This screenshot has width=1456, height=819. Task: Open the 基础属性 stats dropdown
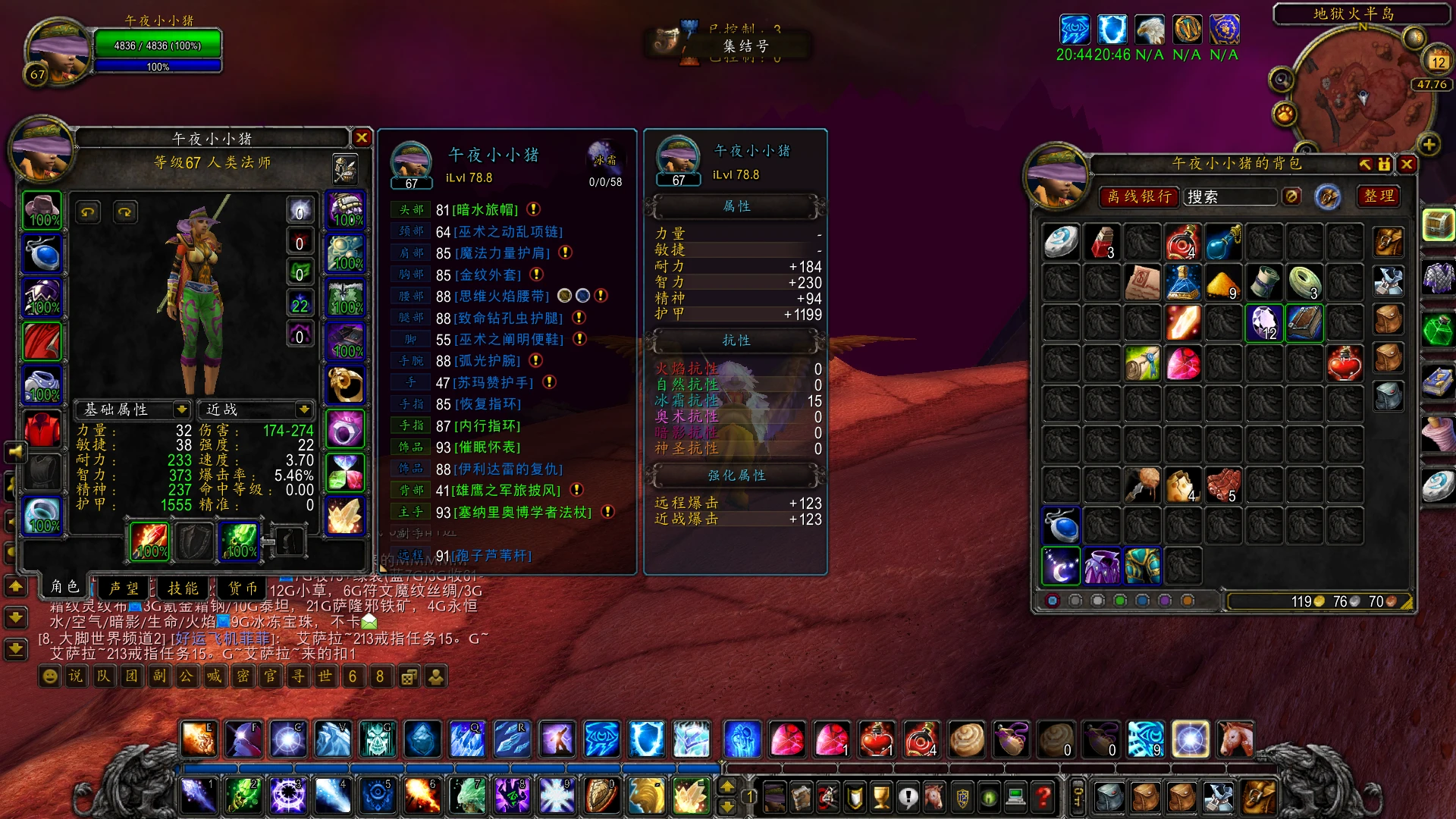[181, 409]
